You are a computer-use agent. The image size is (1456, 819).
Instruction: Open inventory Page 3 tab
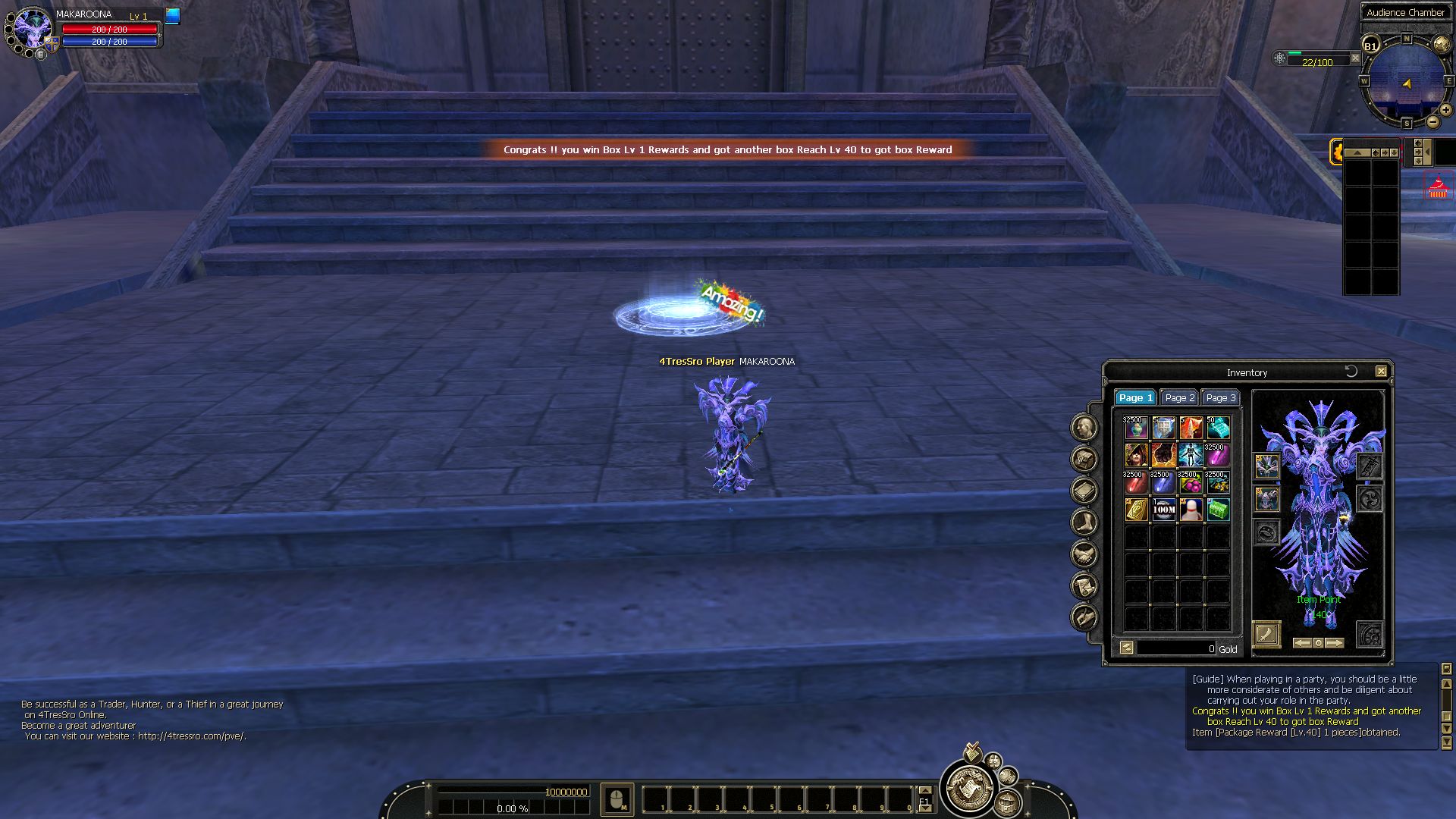[x=1220, y=398]
